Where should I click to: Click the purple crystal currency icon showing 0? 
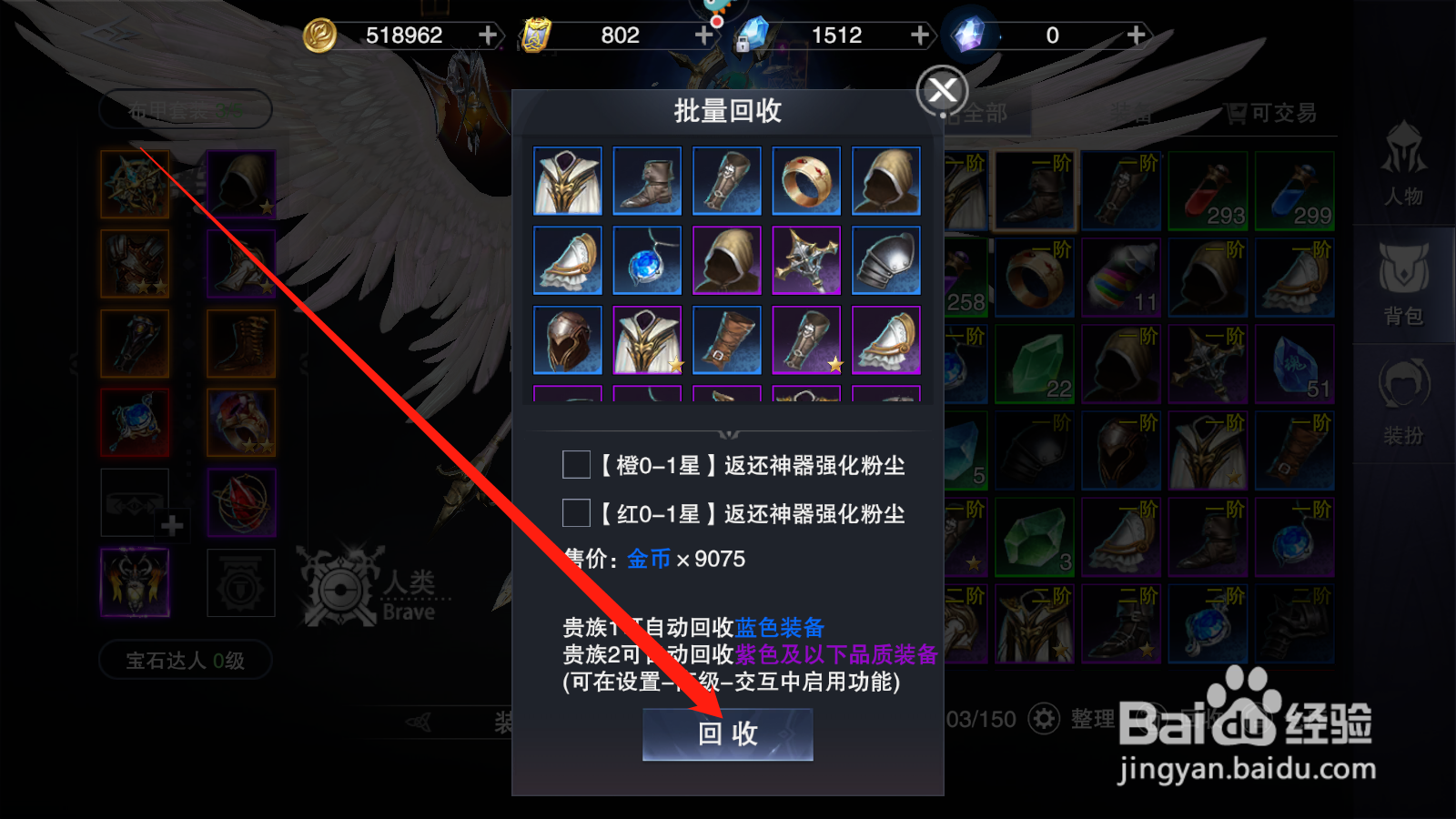tap(967, 35)
